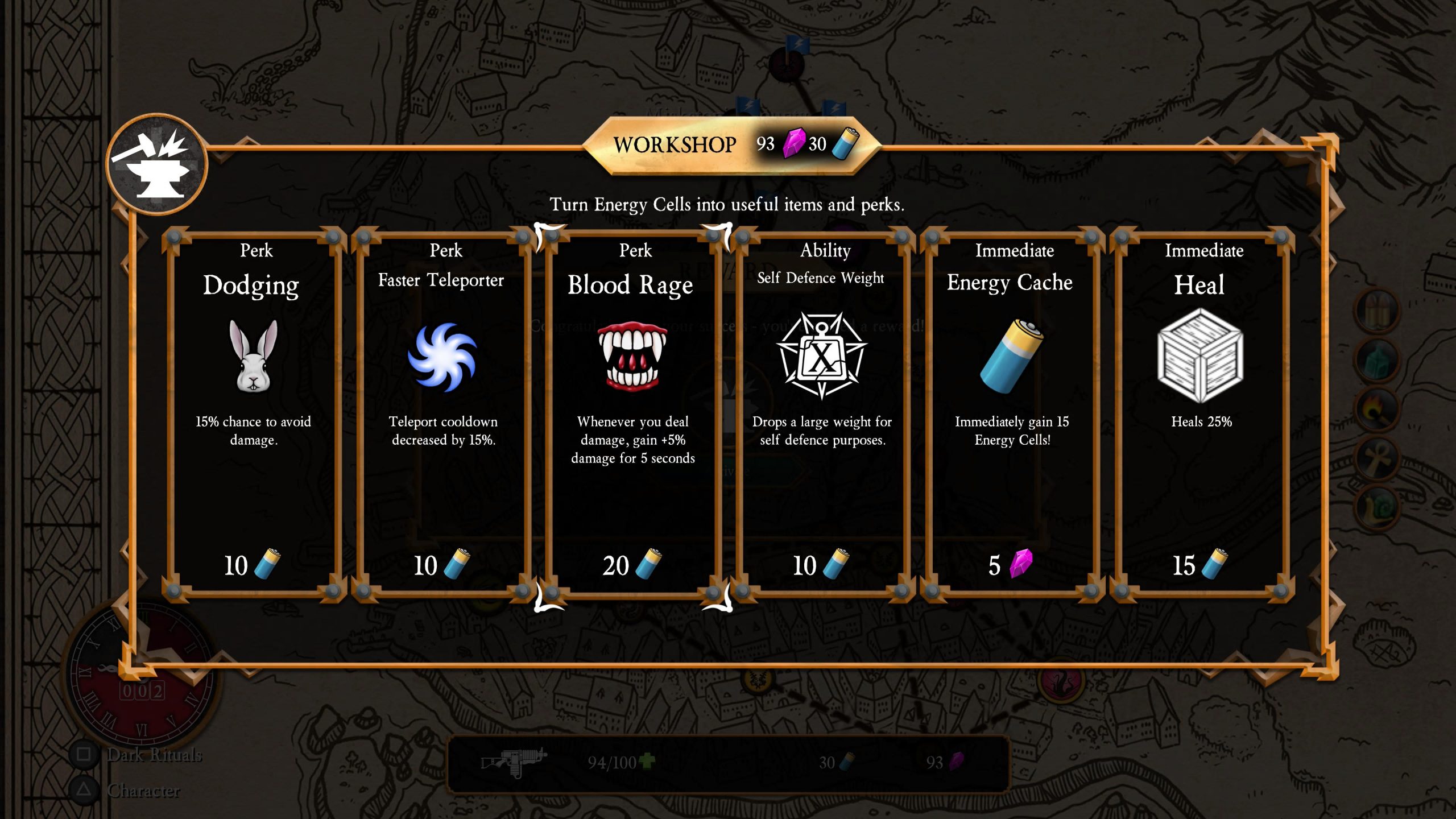Buy the Dodging perk card
This screenshot has width=1456, height=819.
click(254, 415)
